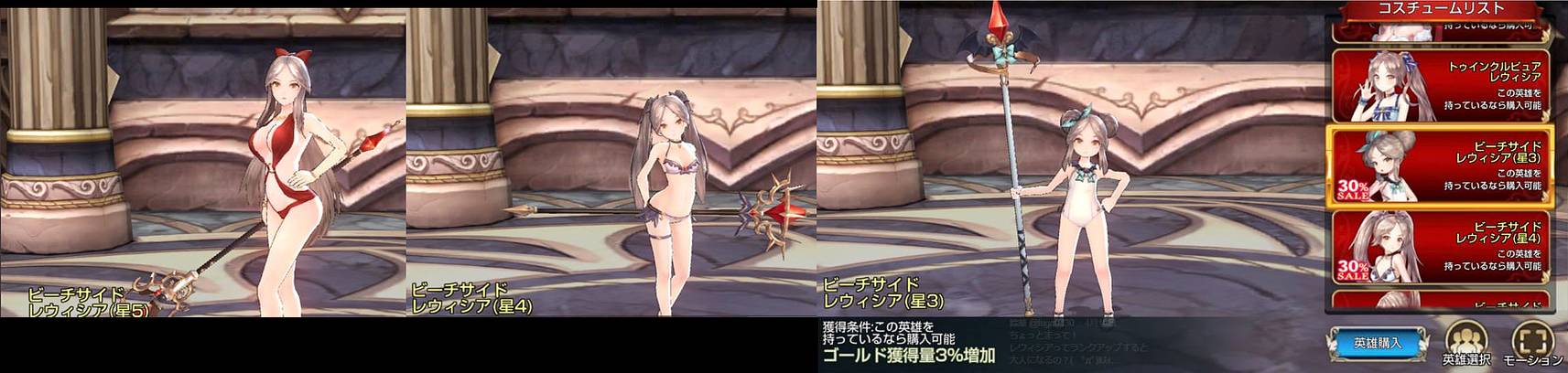
Task: Activate the モーション motion button
Action: (x=1532, y=344)
